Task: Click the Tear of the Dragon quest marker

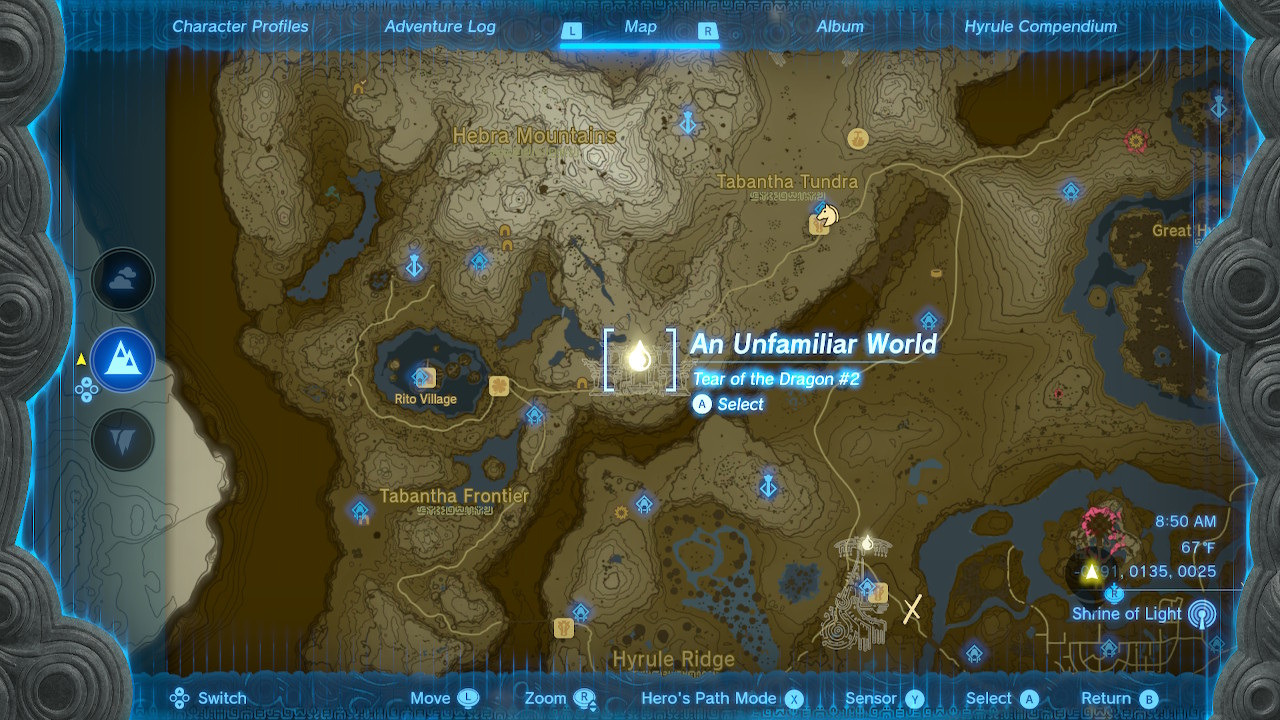Action: click(x=639, y=357)
